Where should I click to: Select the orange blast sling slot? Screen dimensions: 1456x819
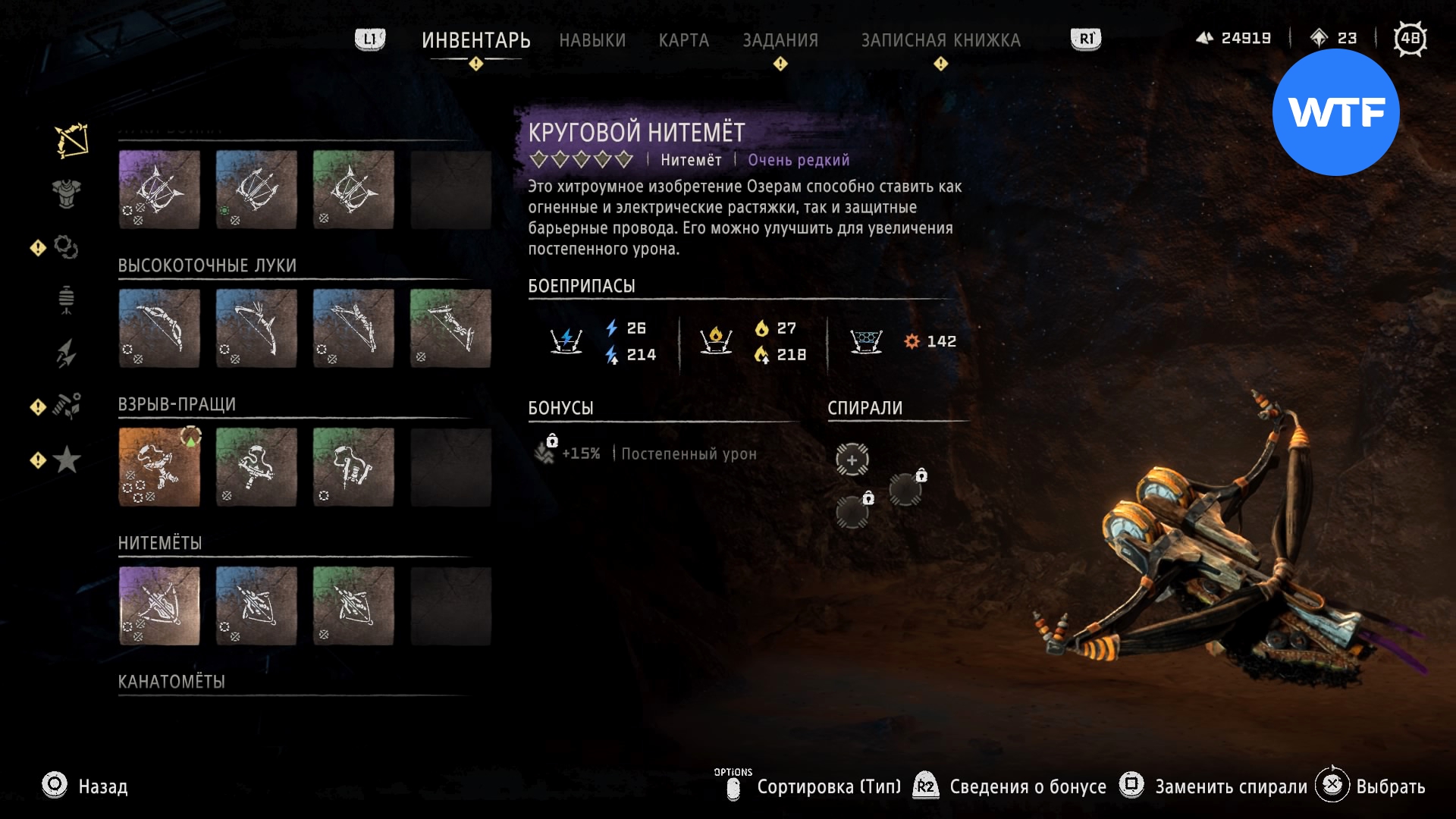159,467
